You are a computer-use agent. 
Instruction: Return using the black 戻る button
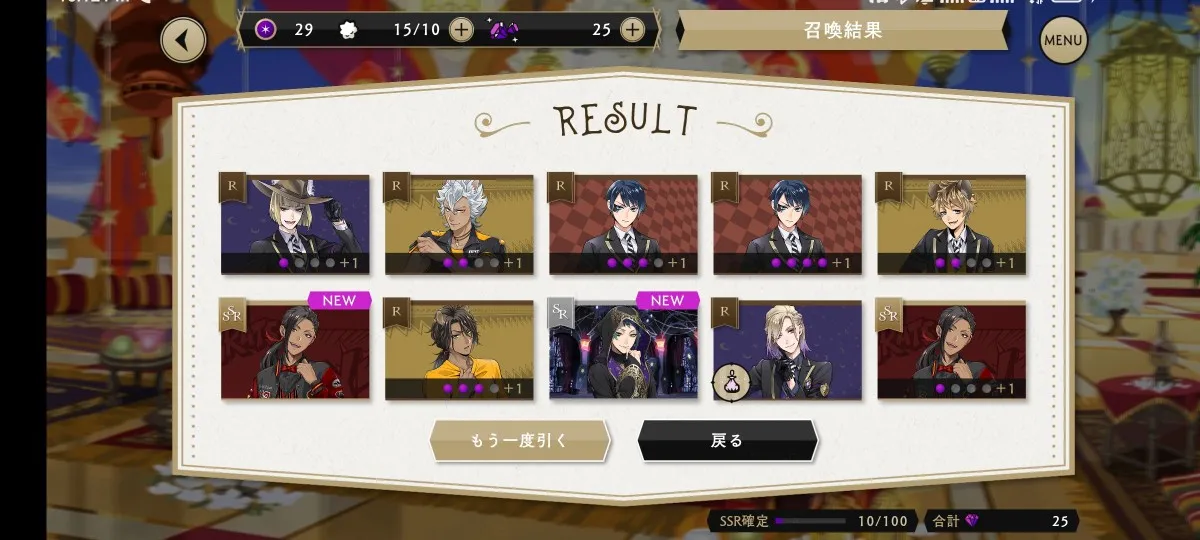[727, 440]
